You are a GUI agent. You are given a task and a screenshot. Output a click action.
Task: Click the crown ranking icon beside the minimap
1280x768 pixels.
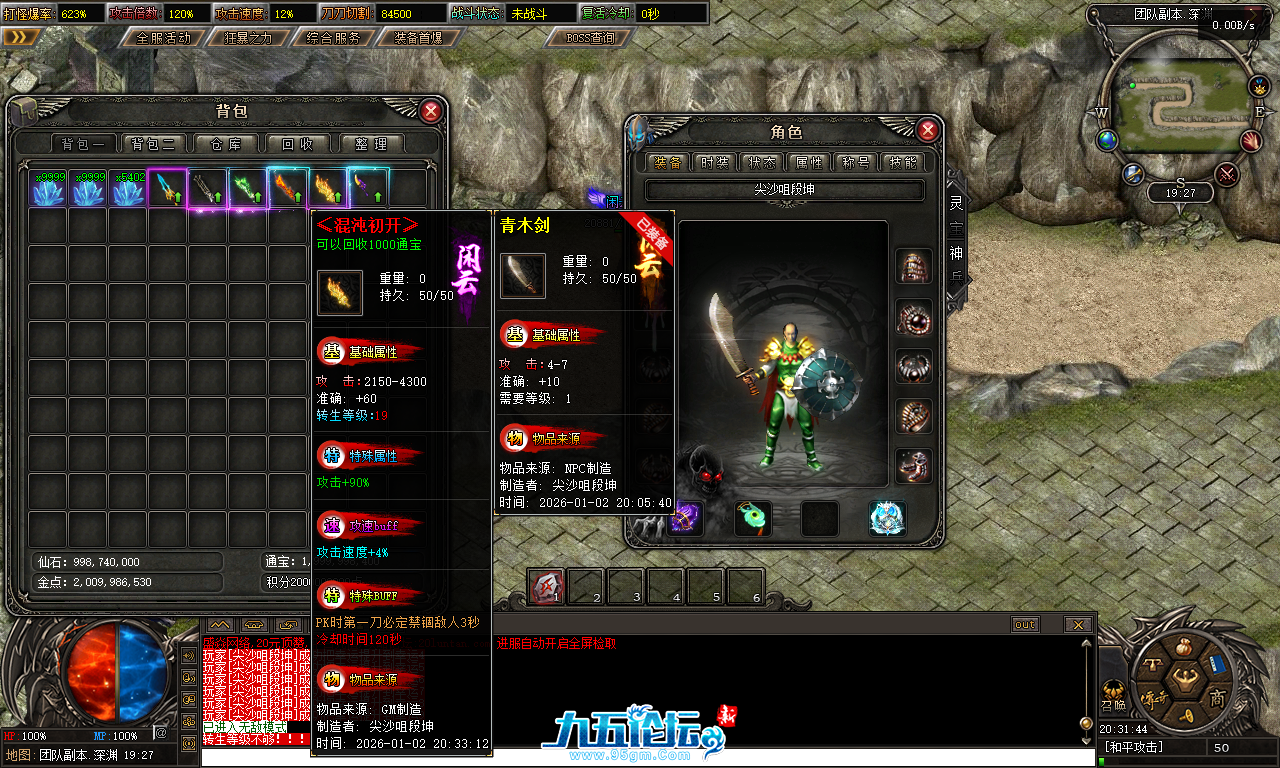click(1259, 88)
